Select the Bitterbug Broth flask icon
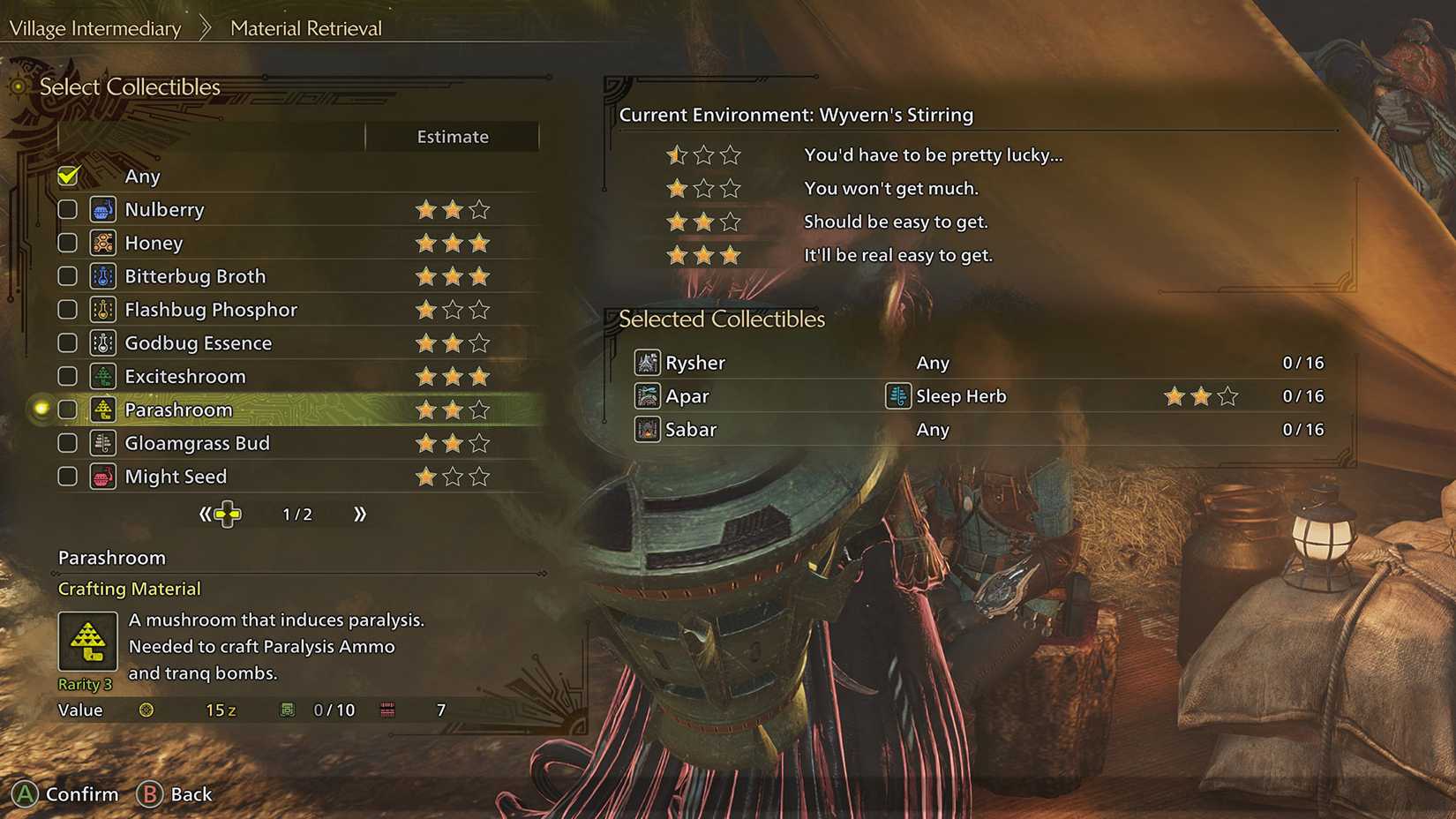Viewport: 1456px width, 819px height. coord(103,276)
